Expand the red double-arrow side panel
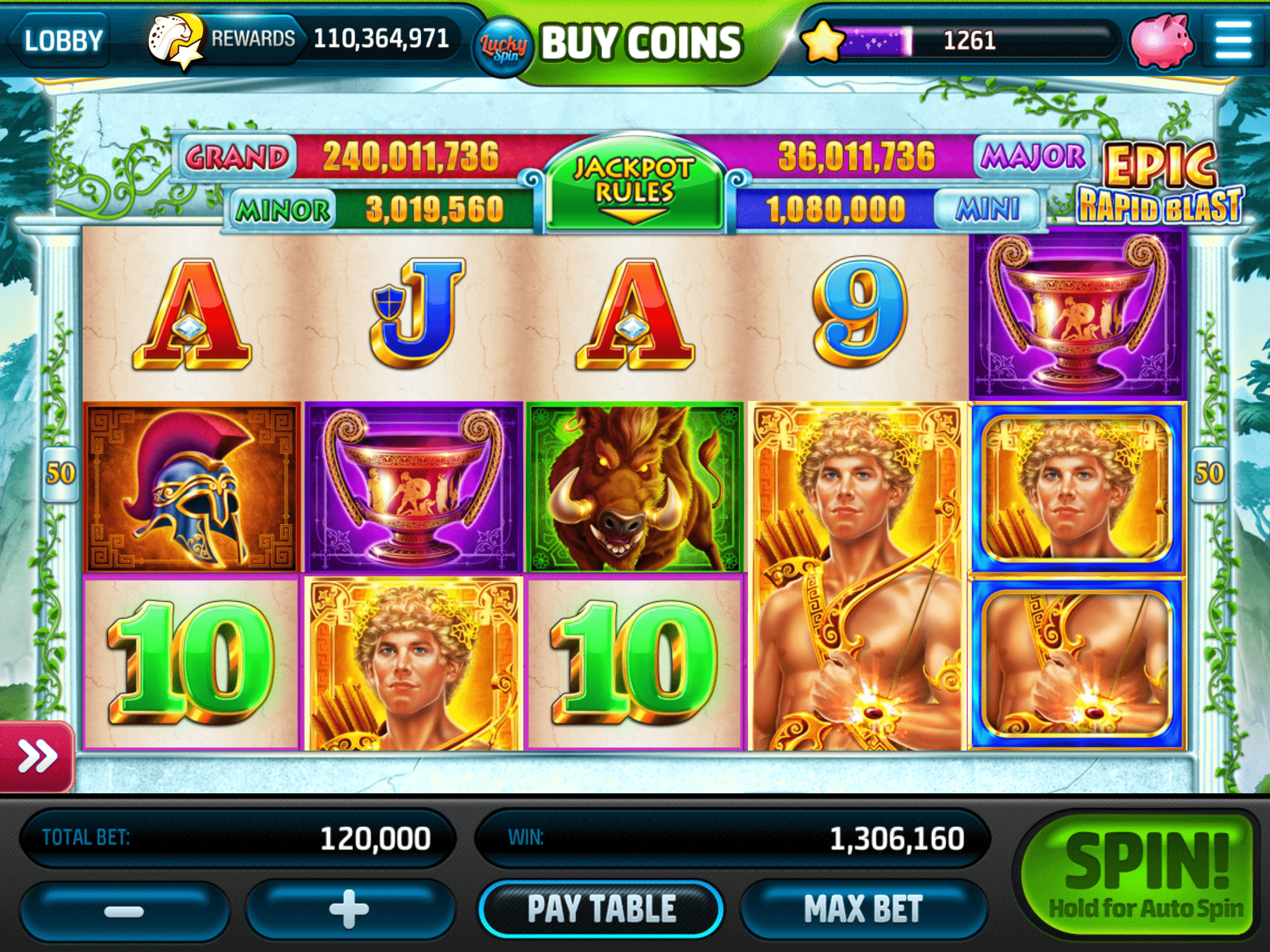This screenshot has height=952, width=1270. pos(37,756)
